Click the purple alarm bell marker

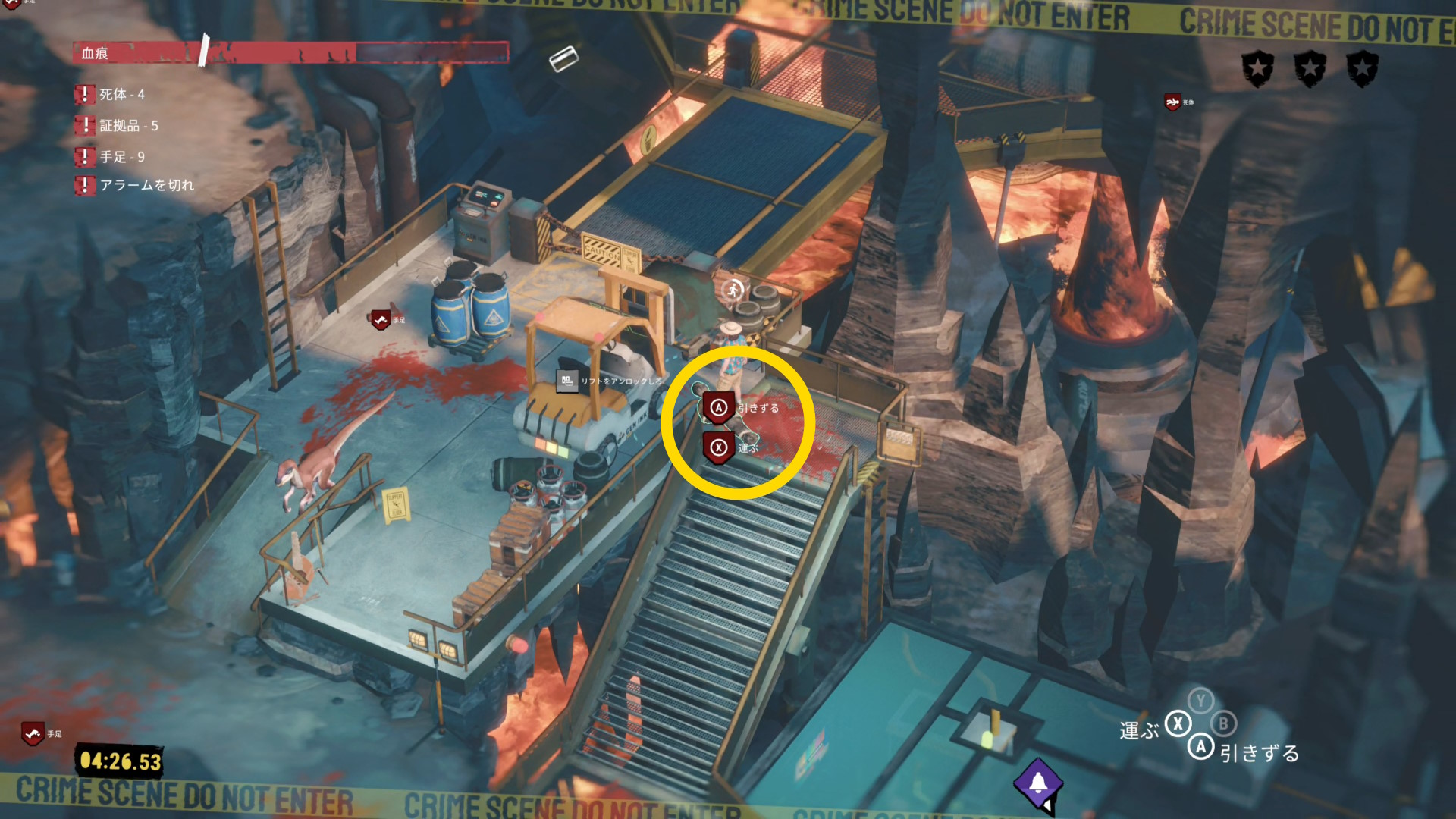click(x=1037, y=783)
